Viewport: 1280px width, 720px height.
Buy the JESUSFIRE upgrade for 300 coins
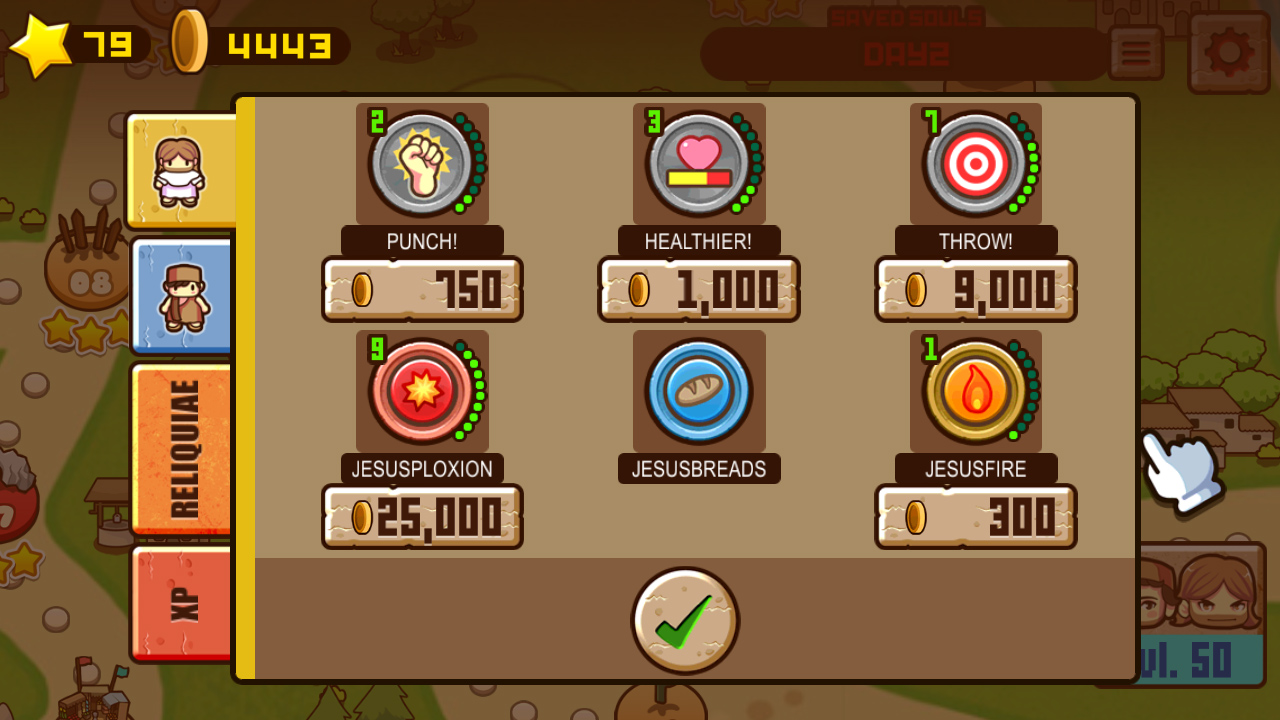(x=975, y=517)
